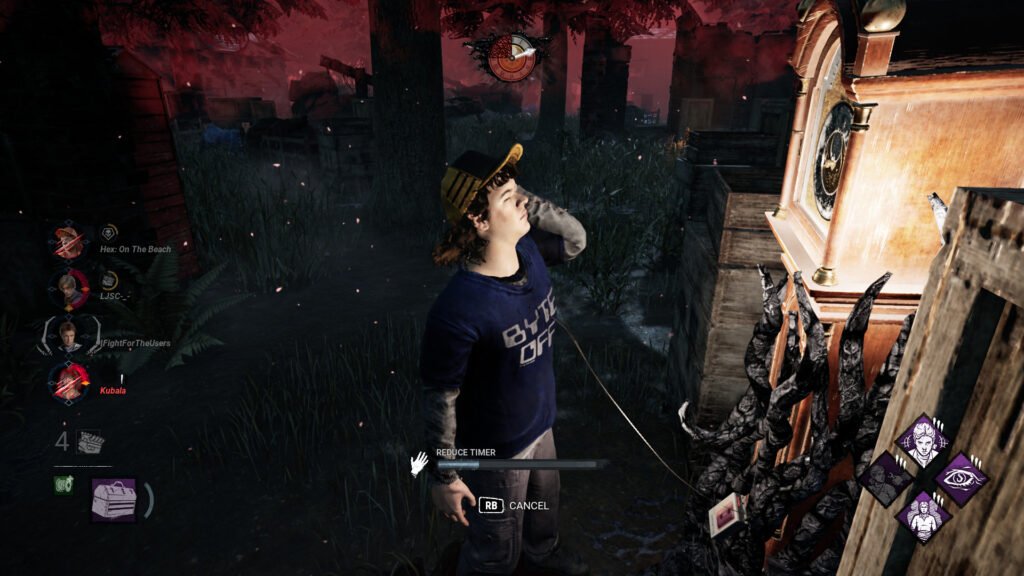Screen dimensions: 1024x576
Task: Click the red clock timer icon
Action: [512, 56]
